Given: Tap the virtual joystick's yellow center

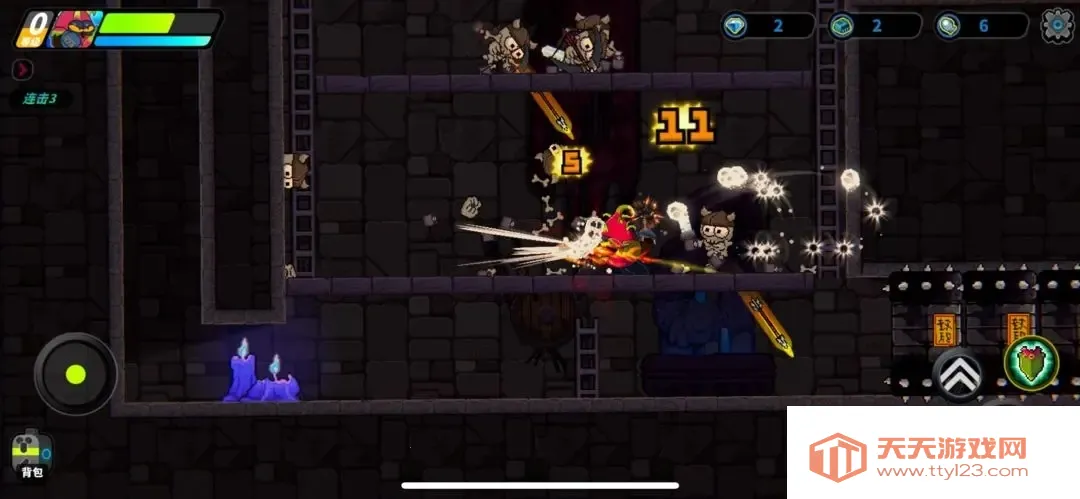Looking at the screenshot, I should (x=75, y=375).
